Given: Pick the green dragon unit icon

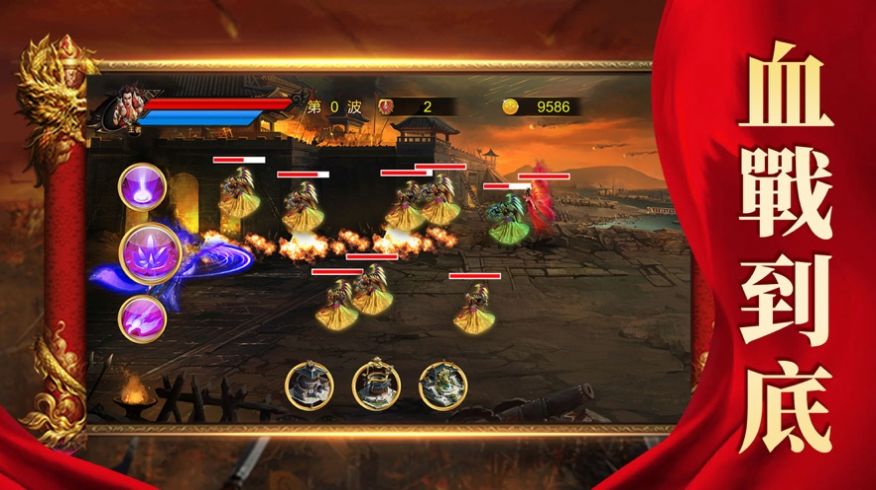Looking at the screenshot, I should pos(441,385).
